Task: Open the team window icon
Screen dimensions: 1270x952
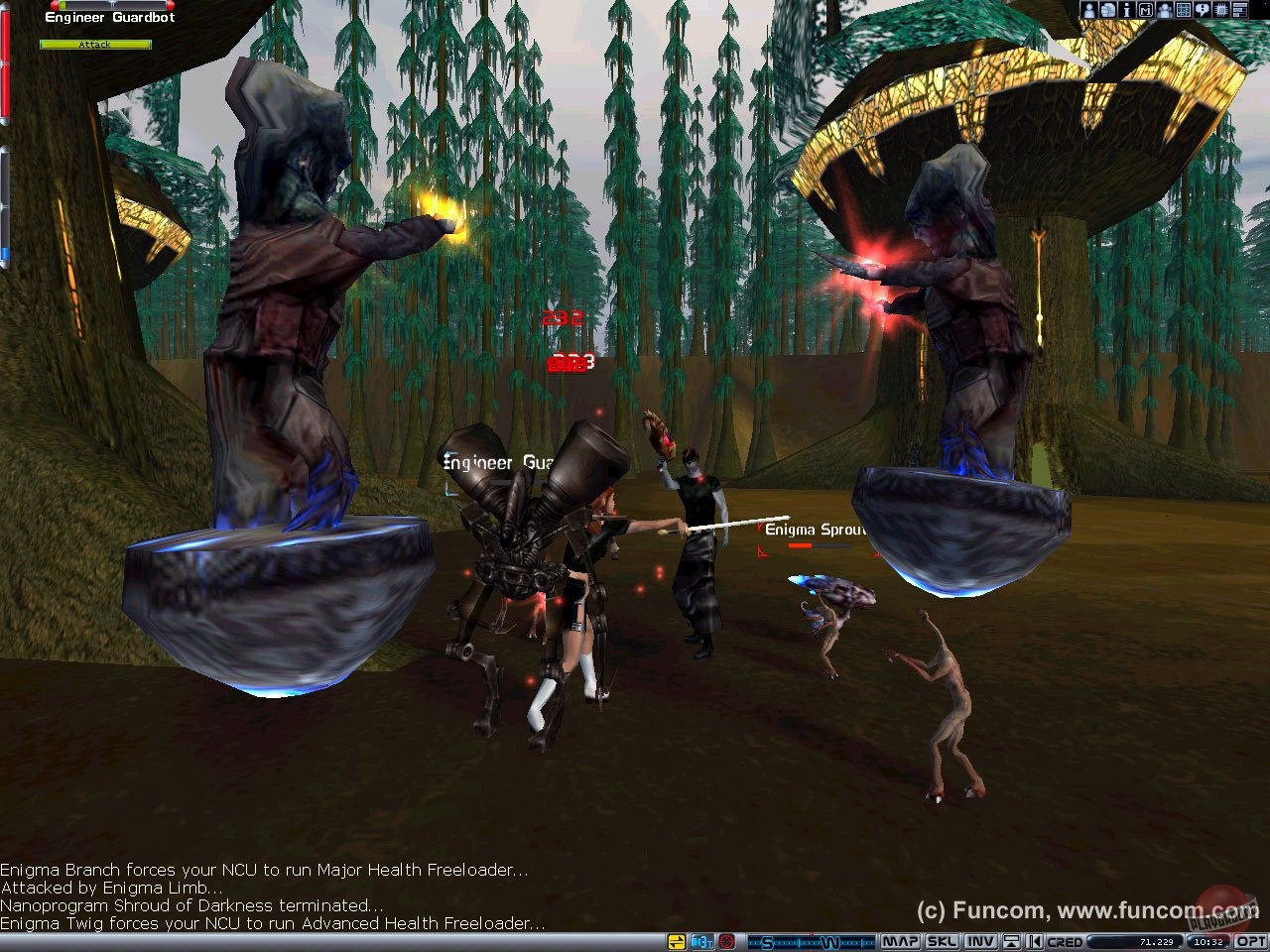Action: click(1165, 10)
